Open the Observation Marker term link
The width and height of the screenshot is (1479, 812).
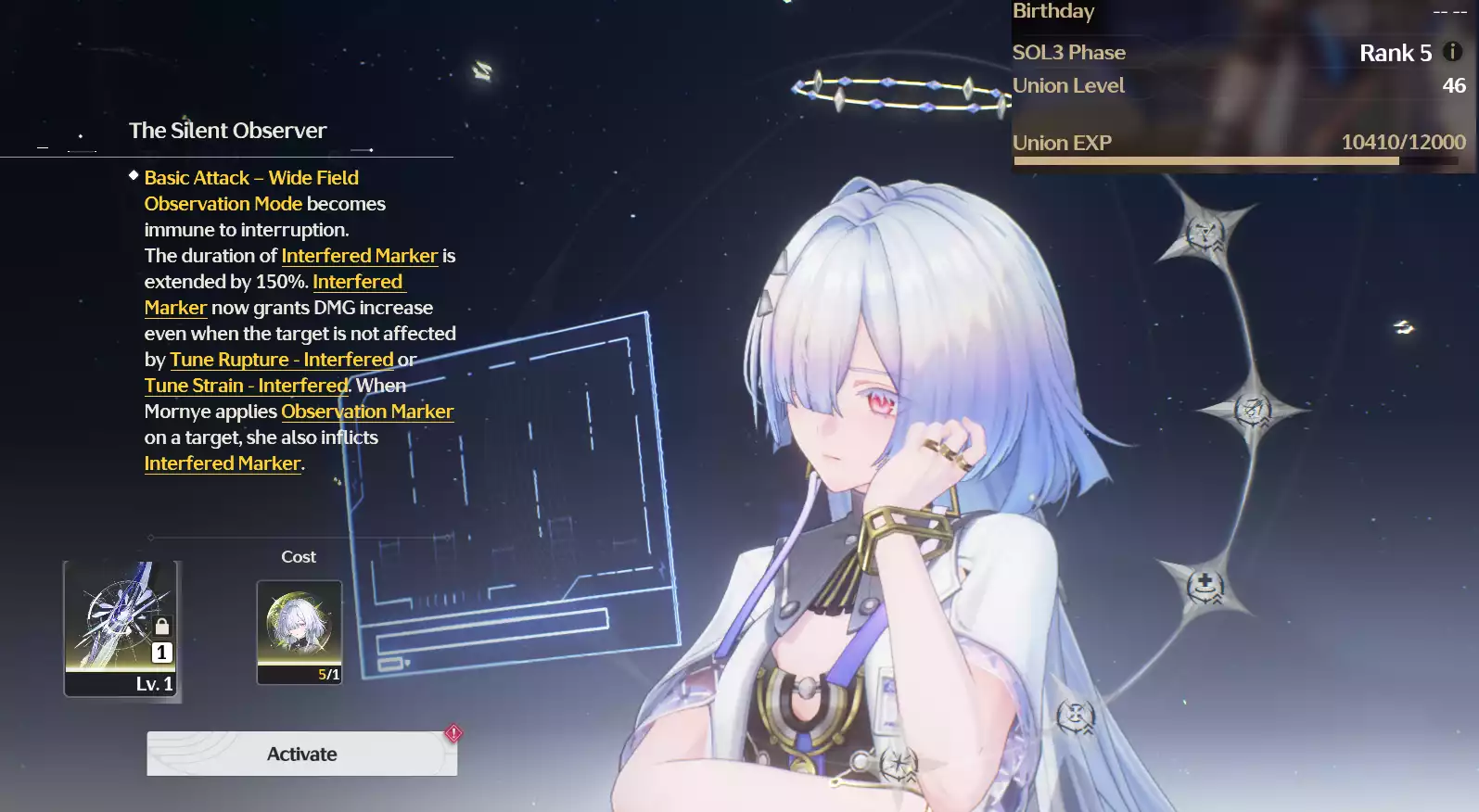click(x=367, y=412)
